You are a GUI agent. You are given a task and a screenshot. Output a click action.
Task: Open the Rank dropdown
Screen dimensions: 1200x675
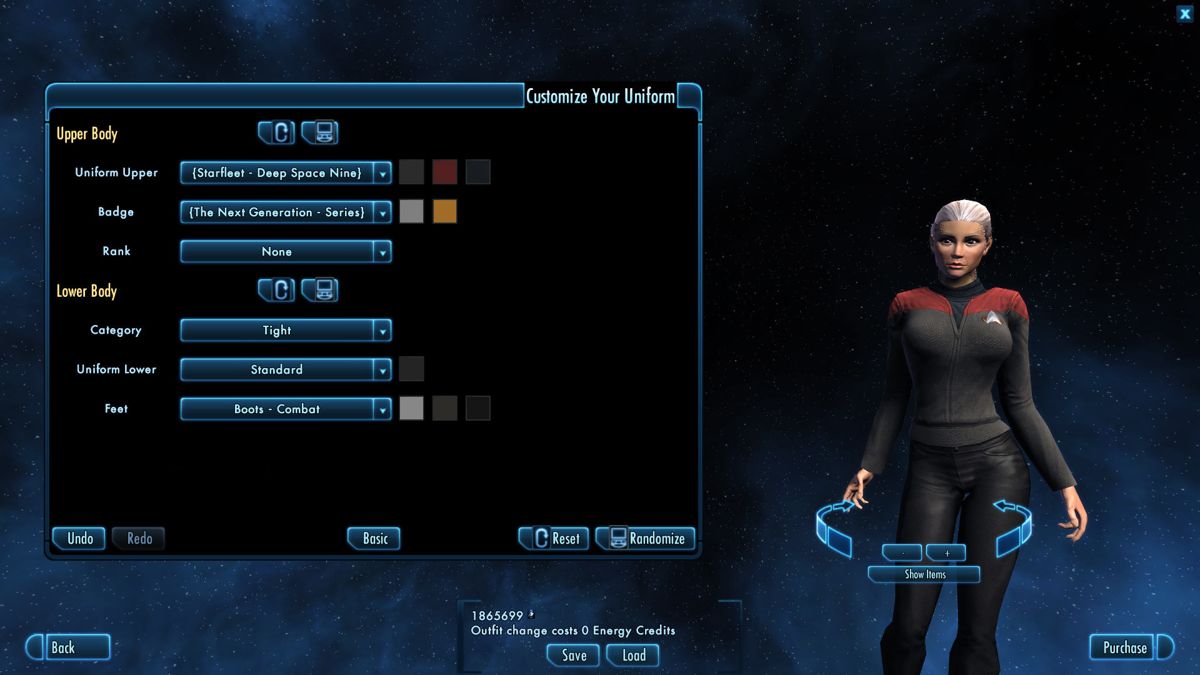(285, 252)
